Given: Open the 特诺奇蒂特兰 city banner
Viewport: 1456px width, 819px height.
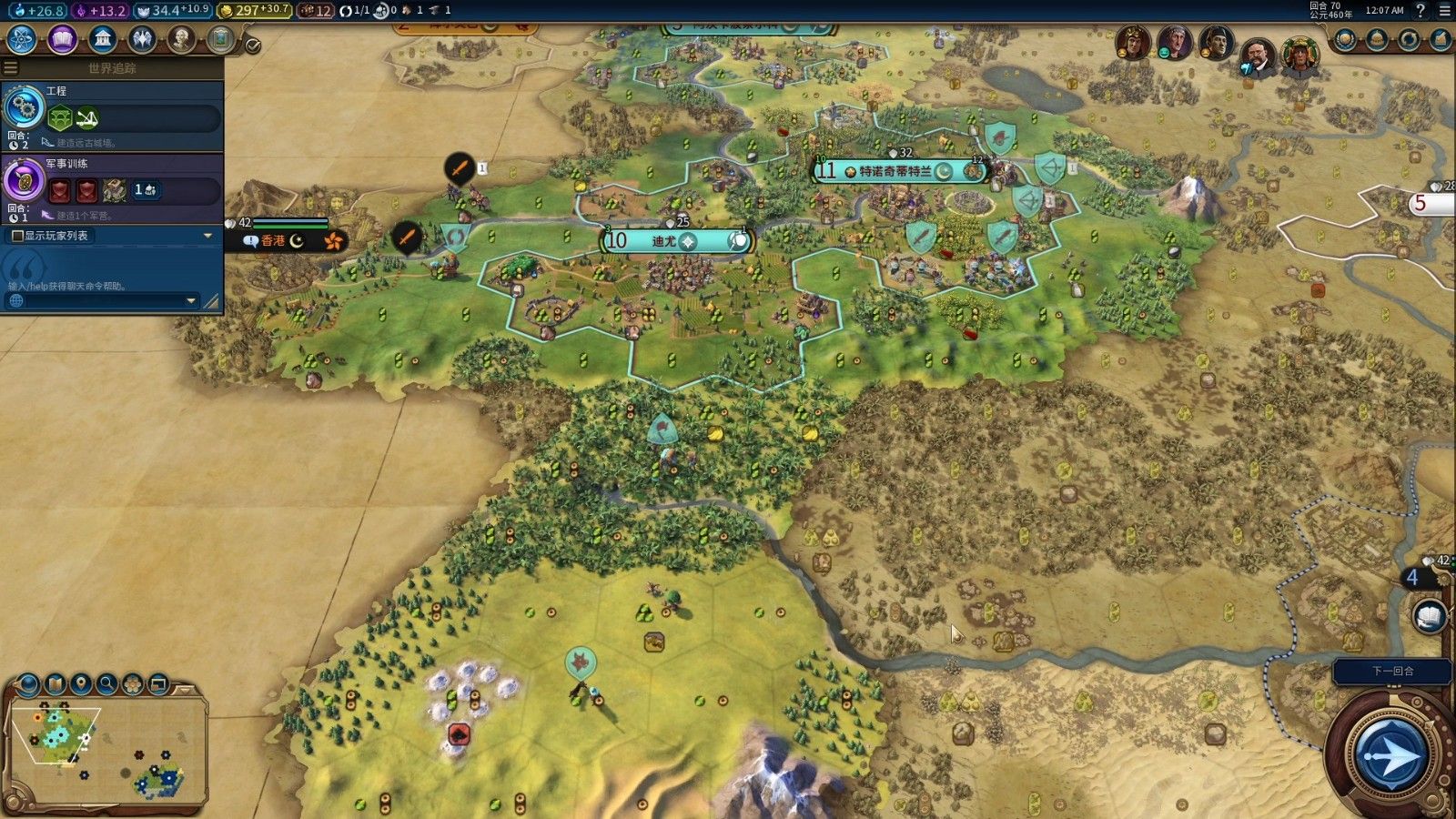Looking at the screenshot, I should click(896, 171).
